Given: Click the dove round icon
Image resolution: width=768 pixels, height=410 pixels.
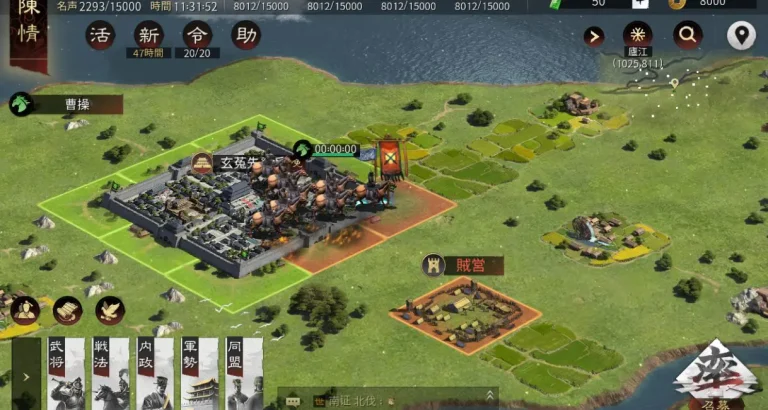Looking at the screenshot, I should coord(110,310).
